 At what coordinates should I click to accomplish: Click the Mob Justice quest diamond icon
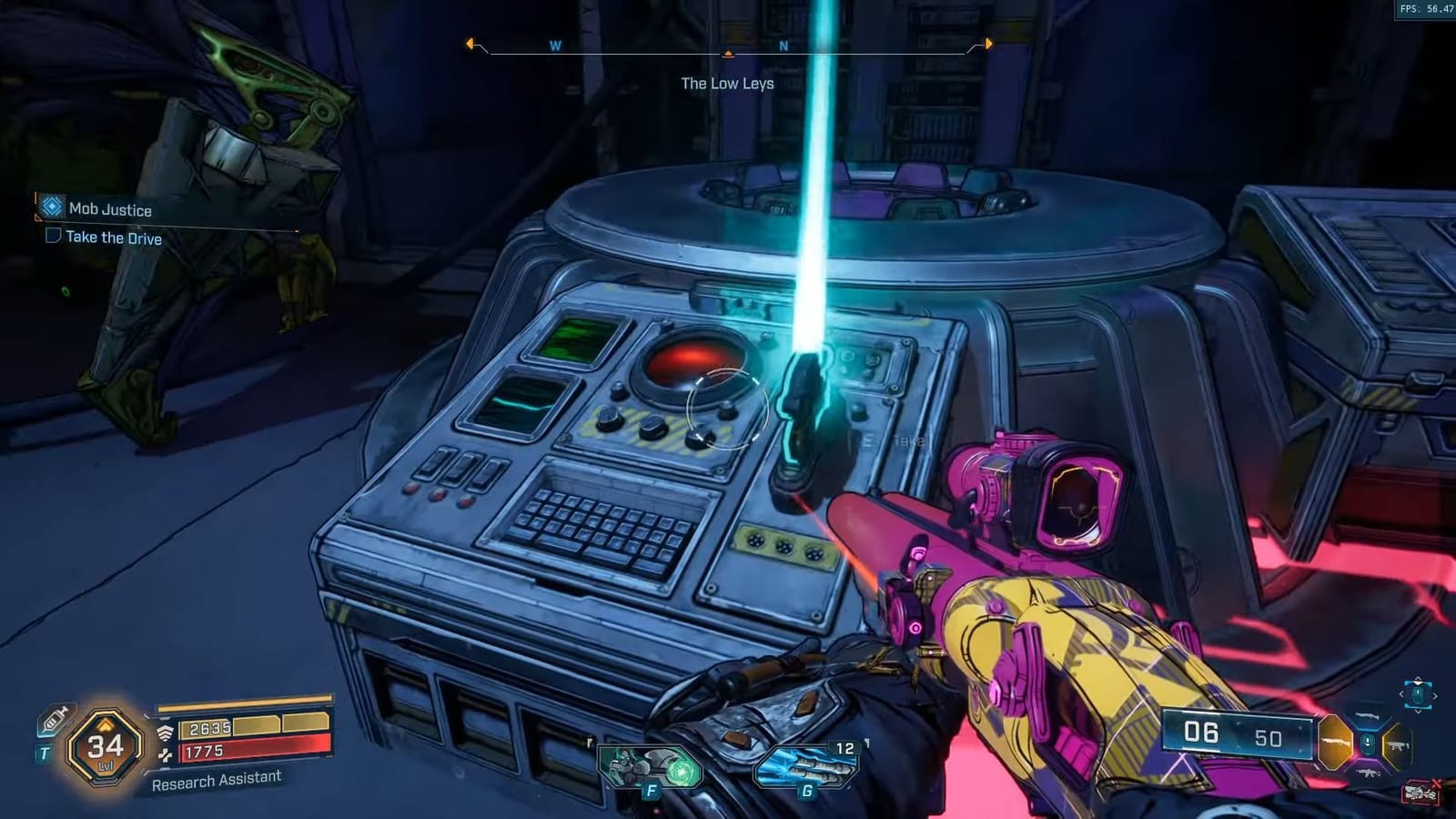coord(52,209)
